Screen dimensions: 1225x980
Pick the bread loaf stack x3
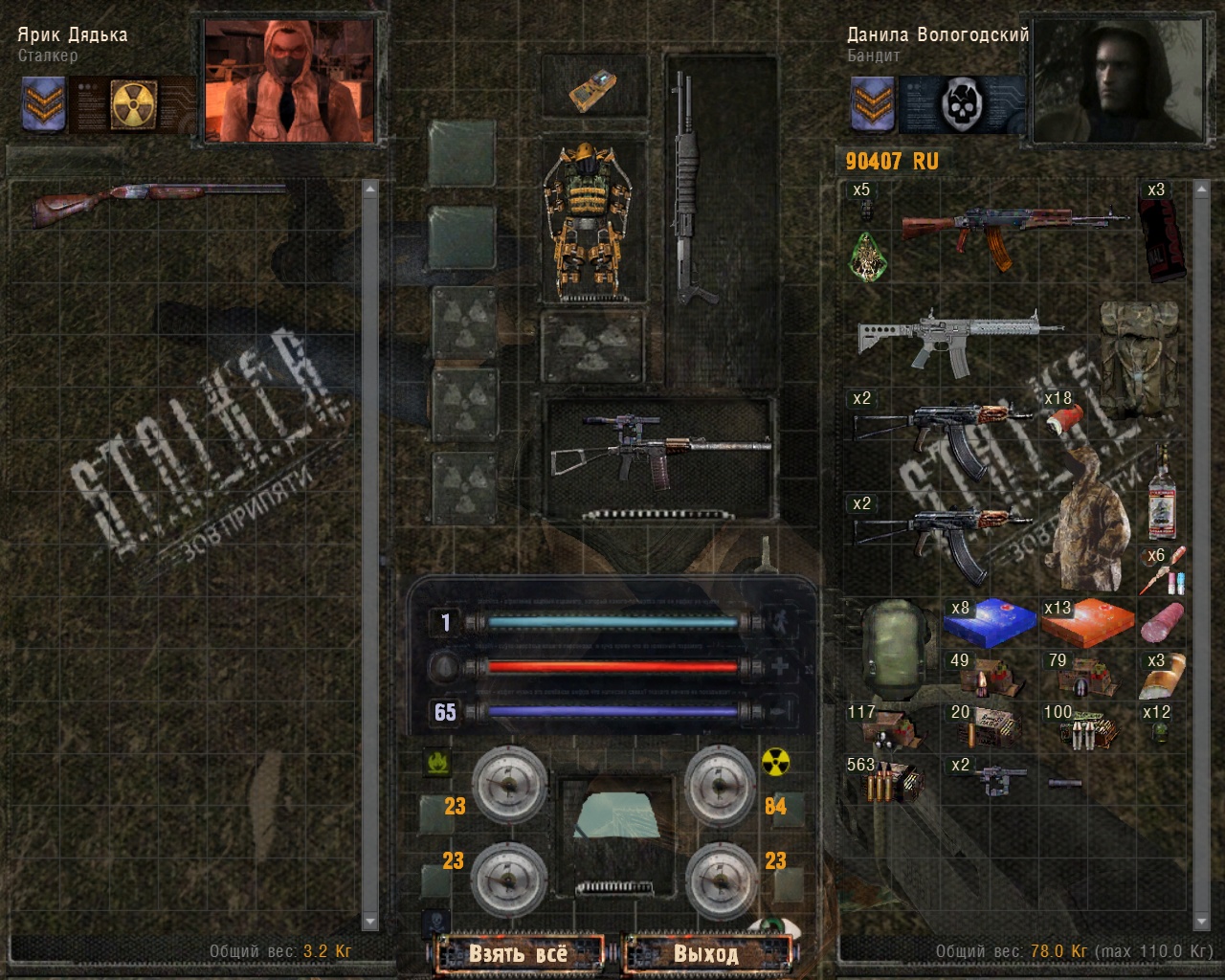[x=1162, y=676]
